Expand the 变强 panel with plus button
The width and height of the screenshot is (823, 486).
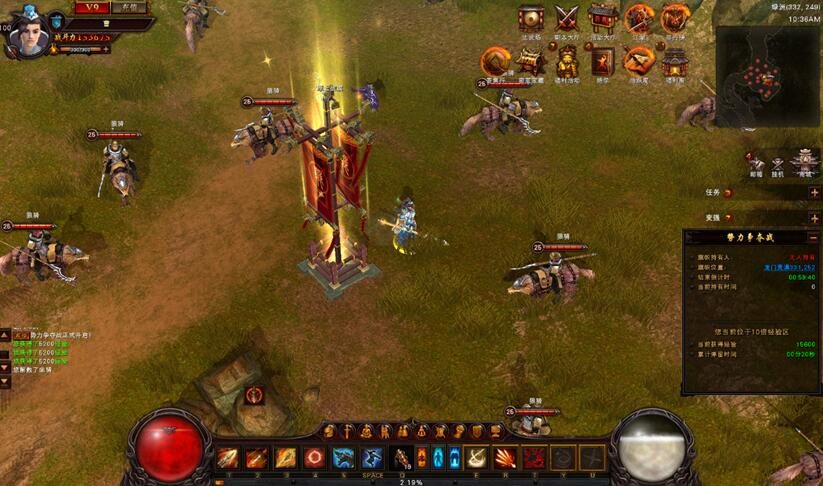[814, 218]
